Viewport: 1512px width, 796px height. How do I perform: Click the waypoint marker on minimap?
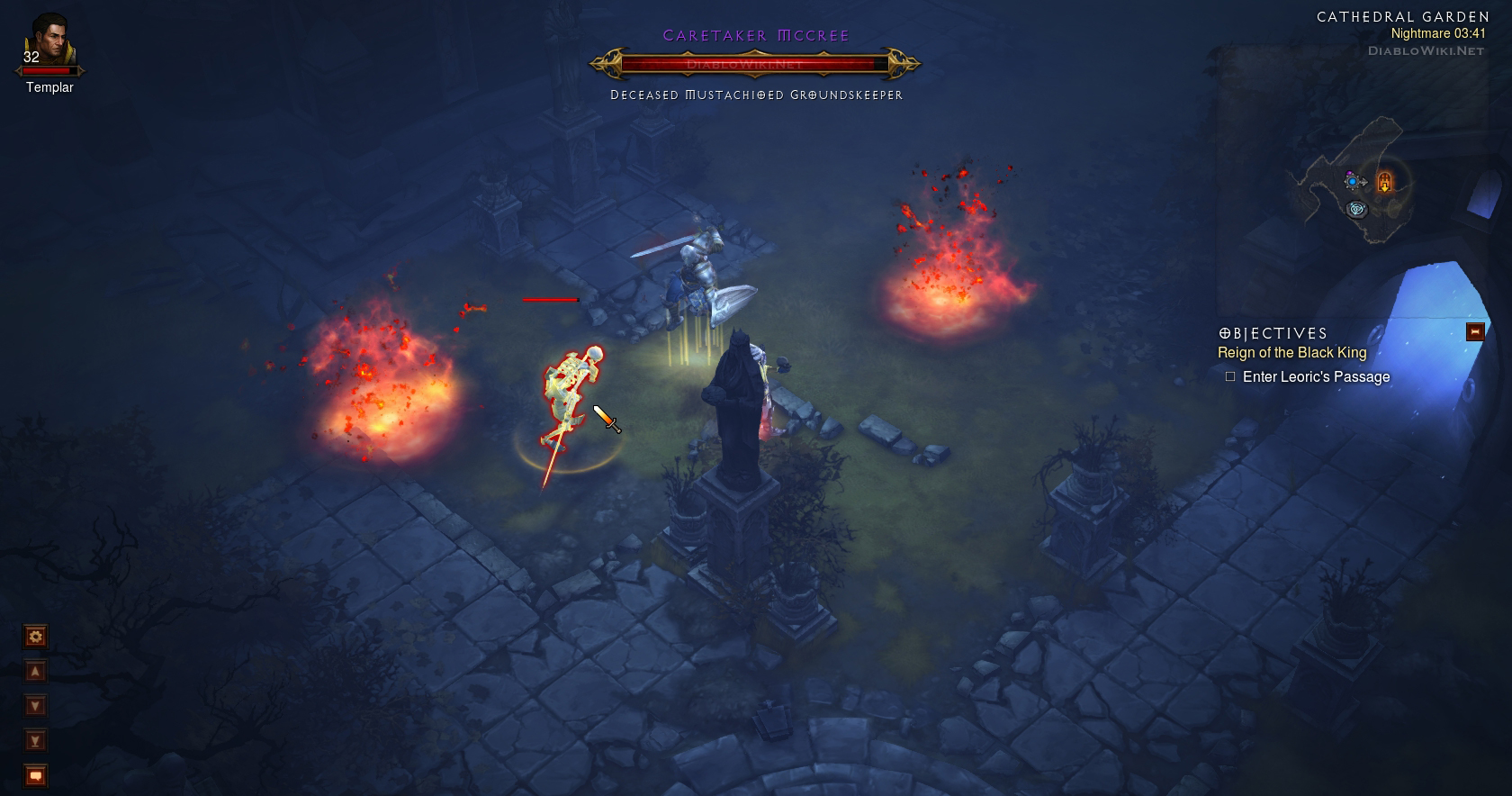(1357, 210)
